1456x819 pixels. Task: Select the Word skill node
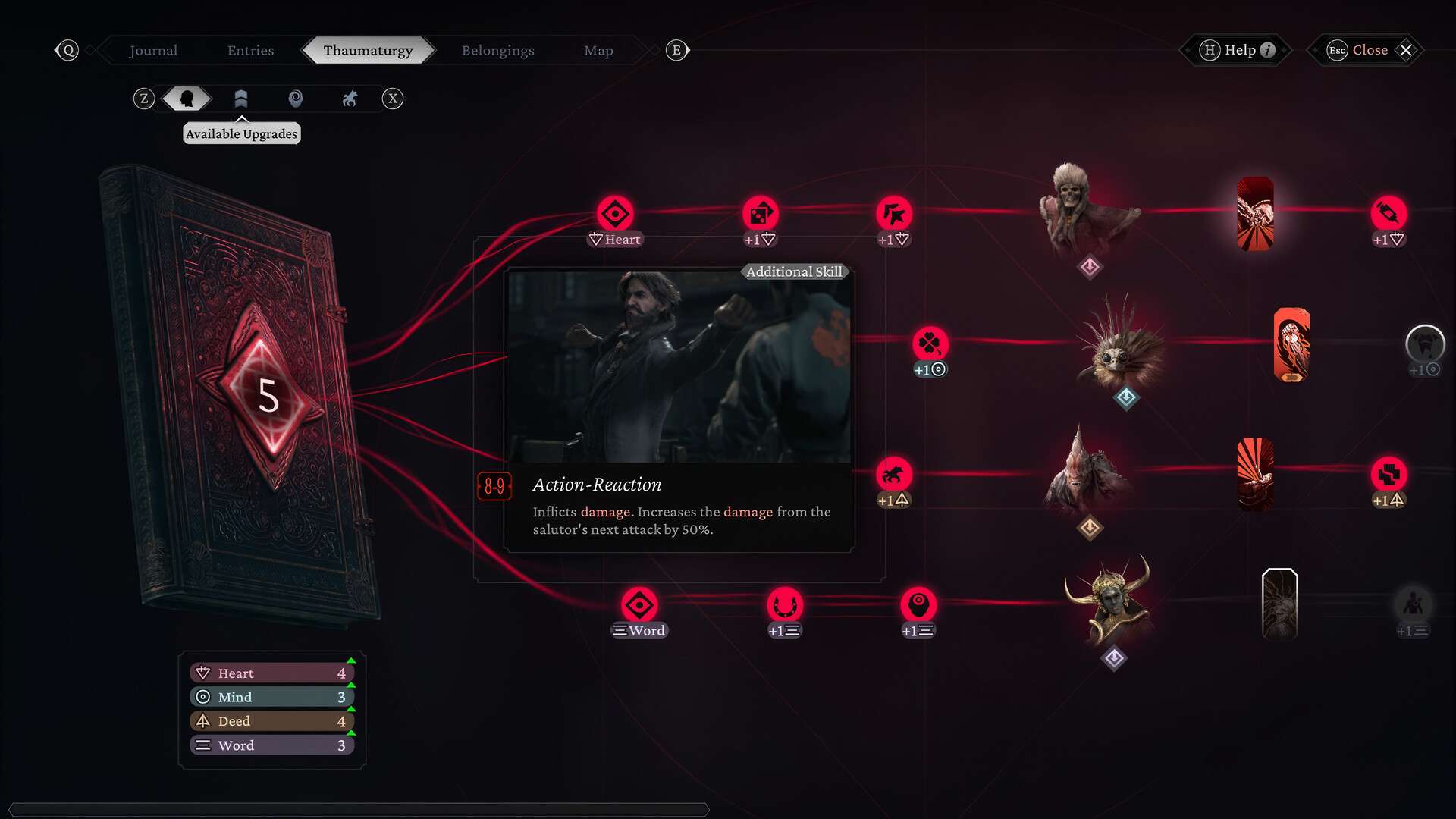[x=639, y=605]
